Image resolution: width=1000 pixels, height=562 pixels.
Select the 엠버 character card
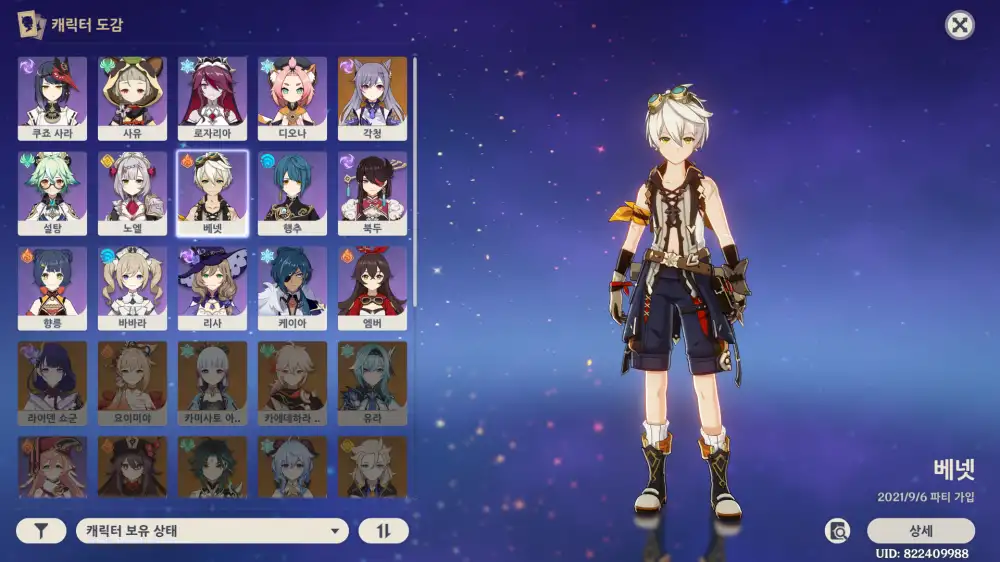pos(372,288)
